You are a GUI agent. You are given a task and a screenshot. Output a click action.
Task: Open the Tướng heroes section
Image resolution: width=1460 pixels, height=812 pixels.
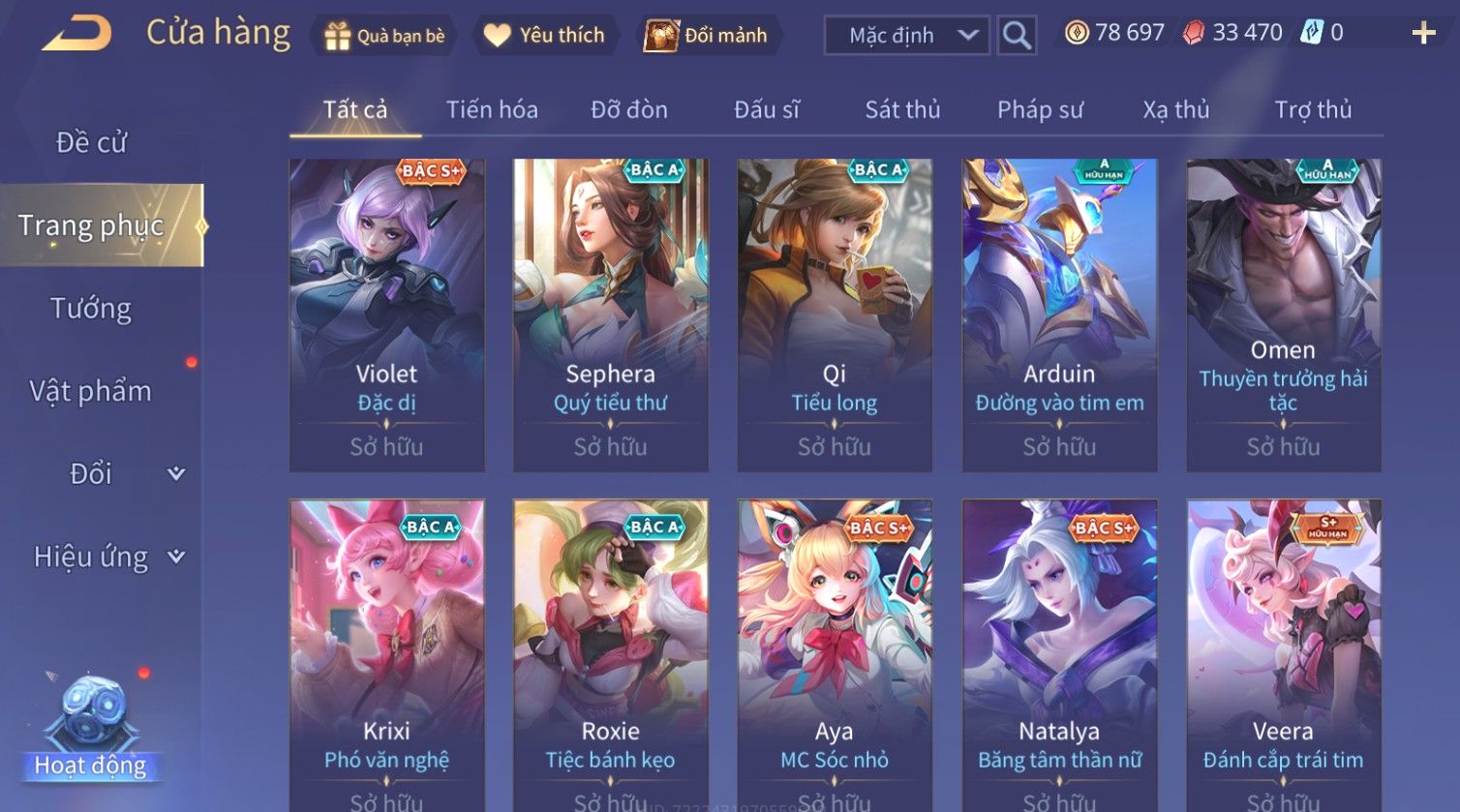point(91,309)
